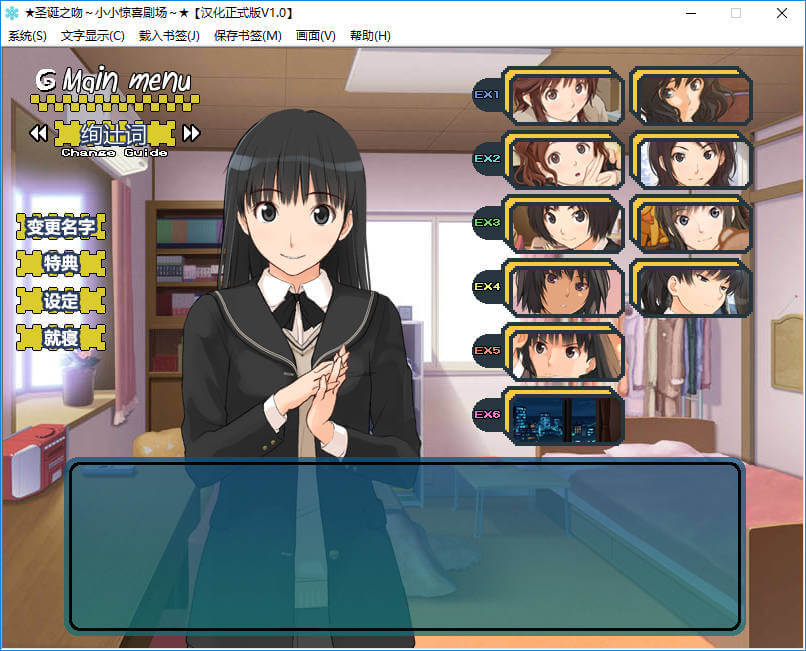
Task: Open the 帮助(H) help menu
Action: pyautogui.click(x=370, y=36)
